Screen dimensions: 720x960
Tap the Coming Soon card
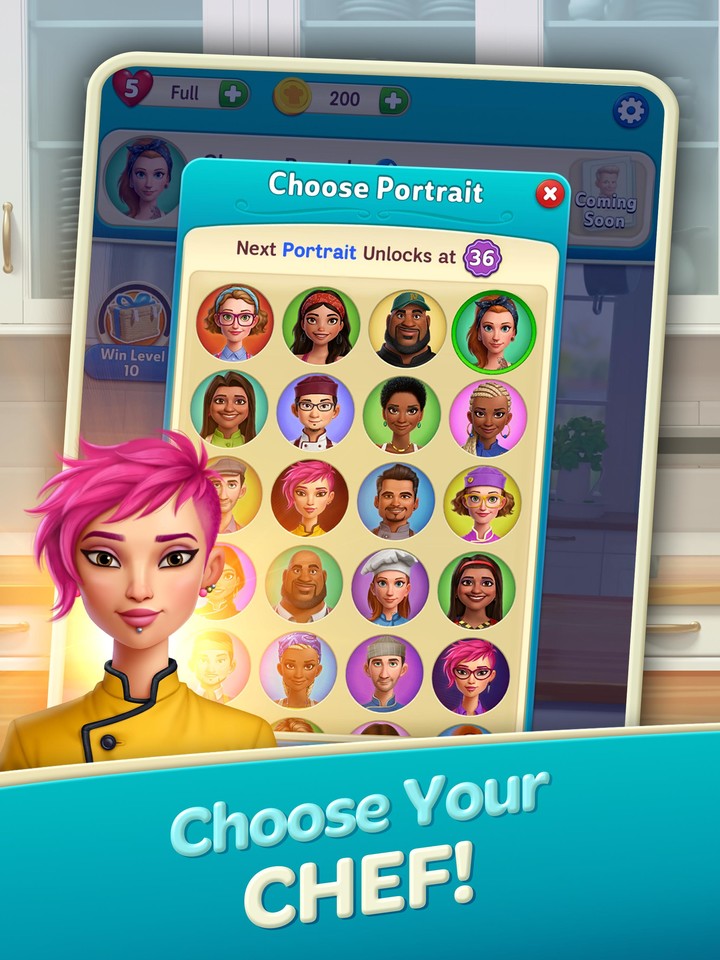pyautogui.click(x=605, y=199)
